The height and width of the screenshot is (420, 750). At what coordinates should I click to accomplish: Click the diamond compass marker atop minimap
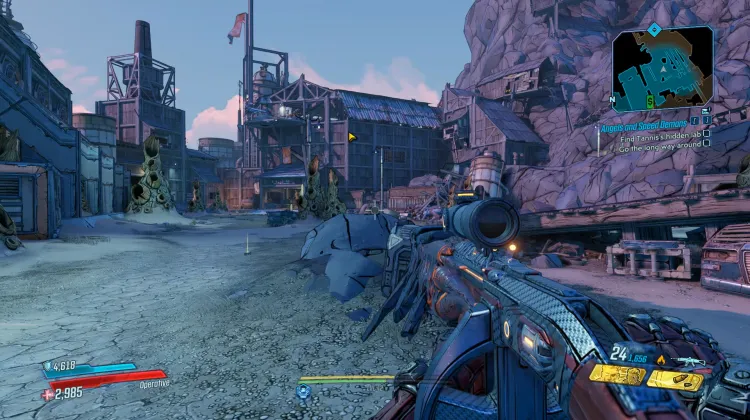(655, 29)
